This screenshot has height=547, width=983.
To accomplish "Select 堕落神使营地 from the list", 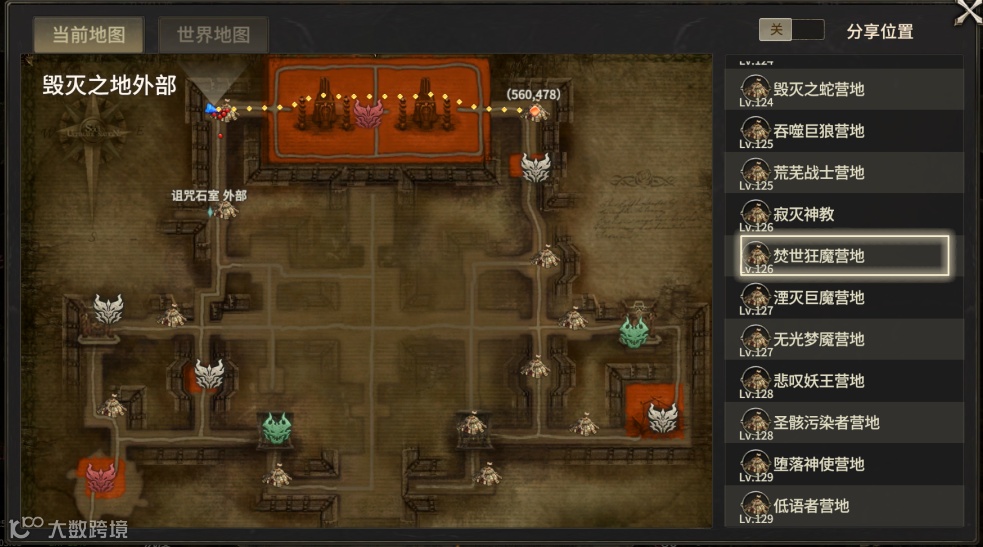I will (x=844, y=464).
